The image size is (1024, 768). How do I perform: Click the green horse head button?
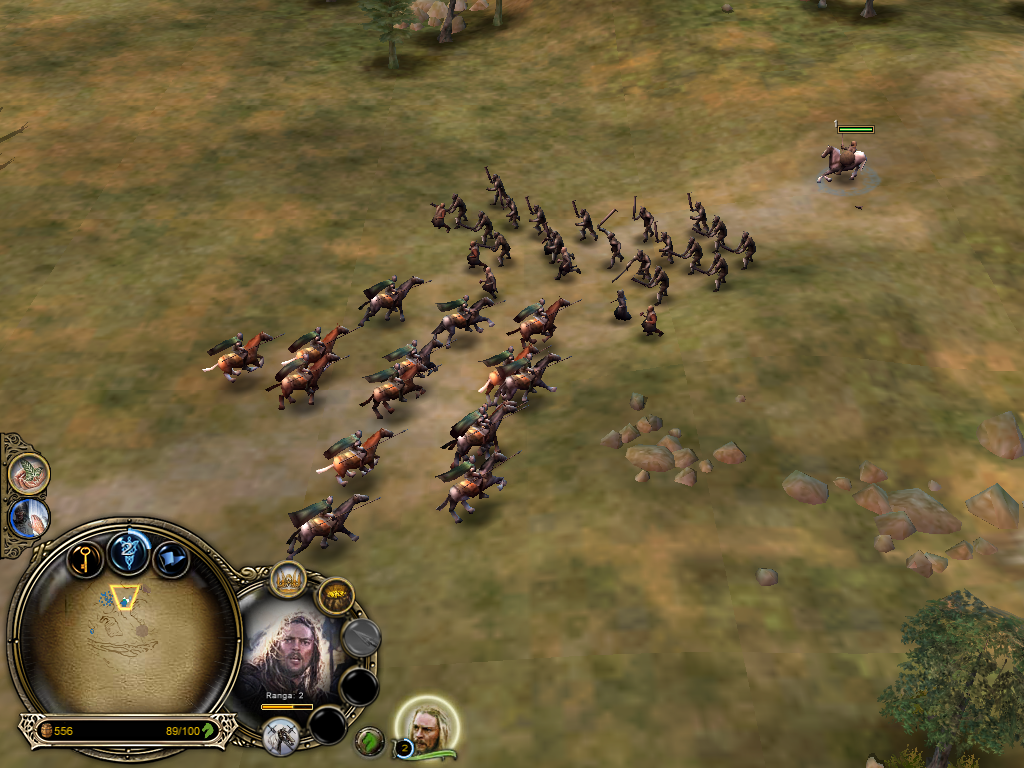[x=370, y=741]
